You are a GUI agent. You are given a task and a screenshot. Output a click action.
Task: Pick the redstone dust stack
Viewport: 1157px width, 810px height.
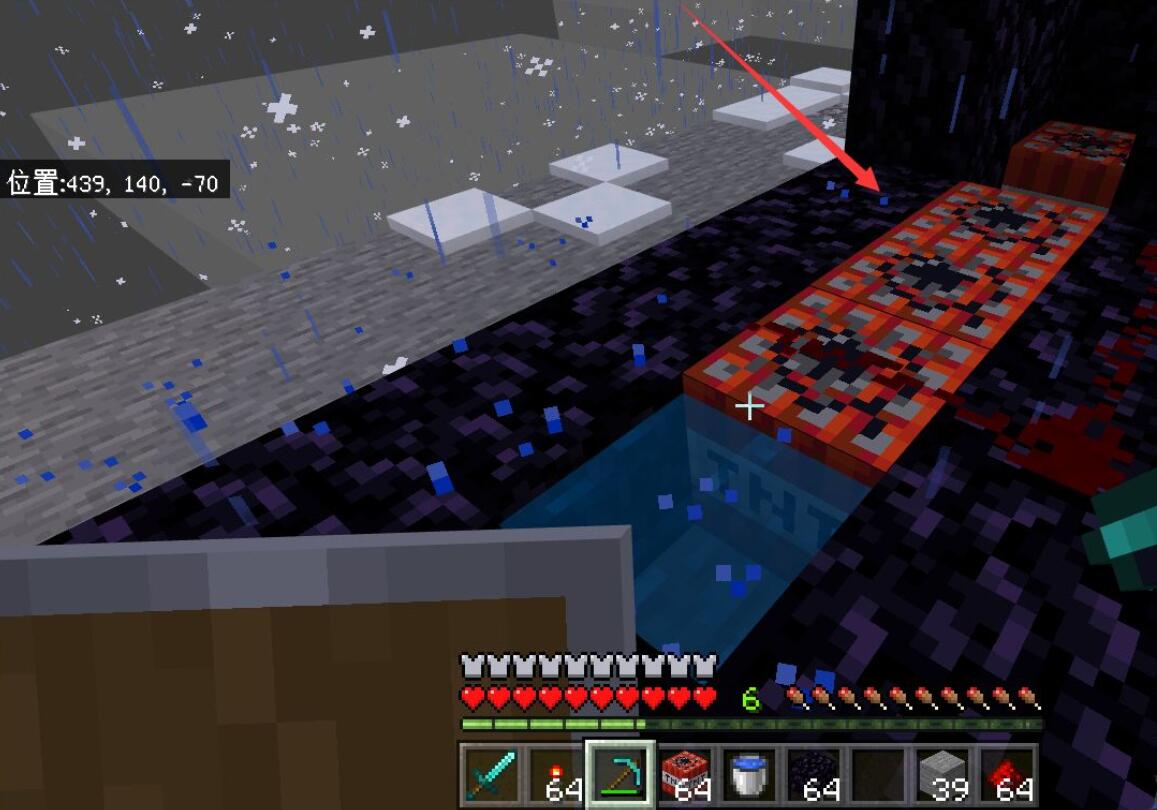(x=1006, y=775)
